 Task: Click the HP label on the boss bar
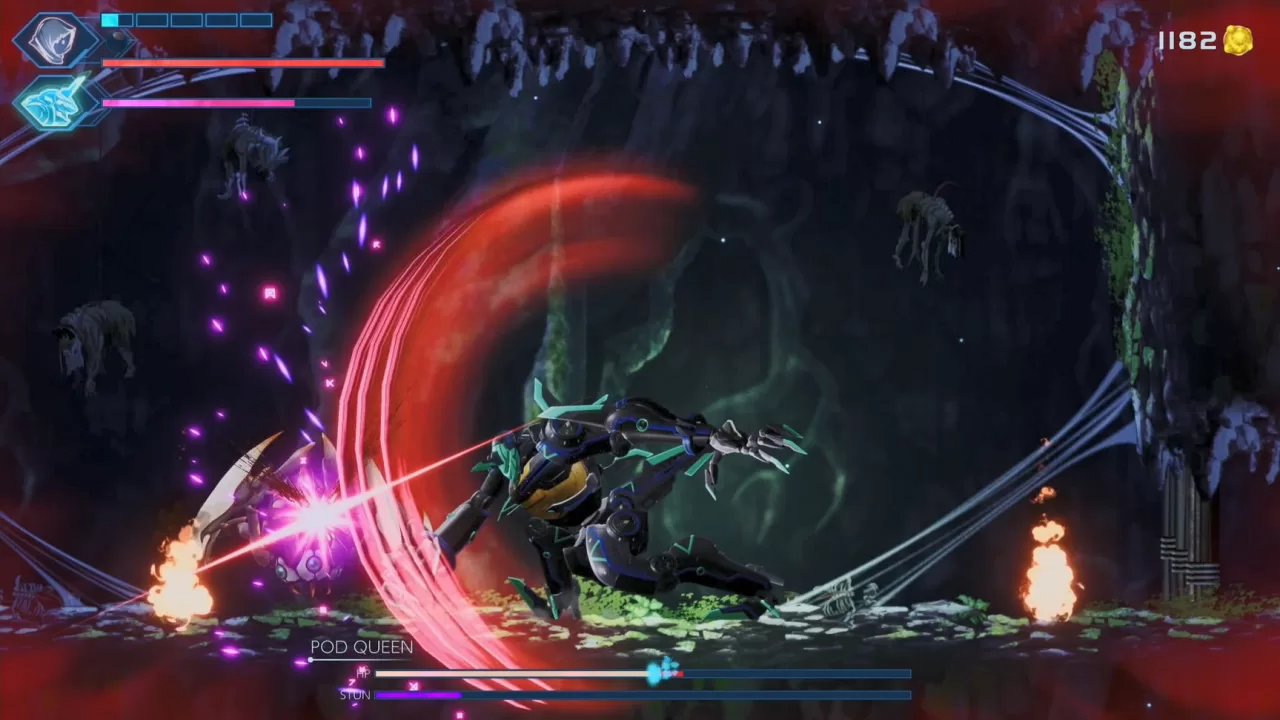(x=362, y=673)
